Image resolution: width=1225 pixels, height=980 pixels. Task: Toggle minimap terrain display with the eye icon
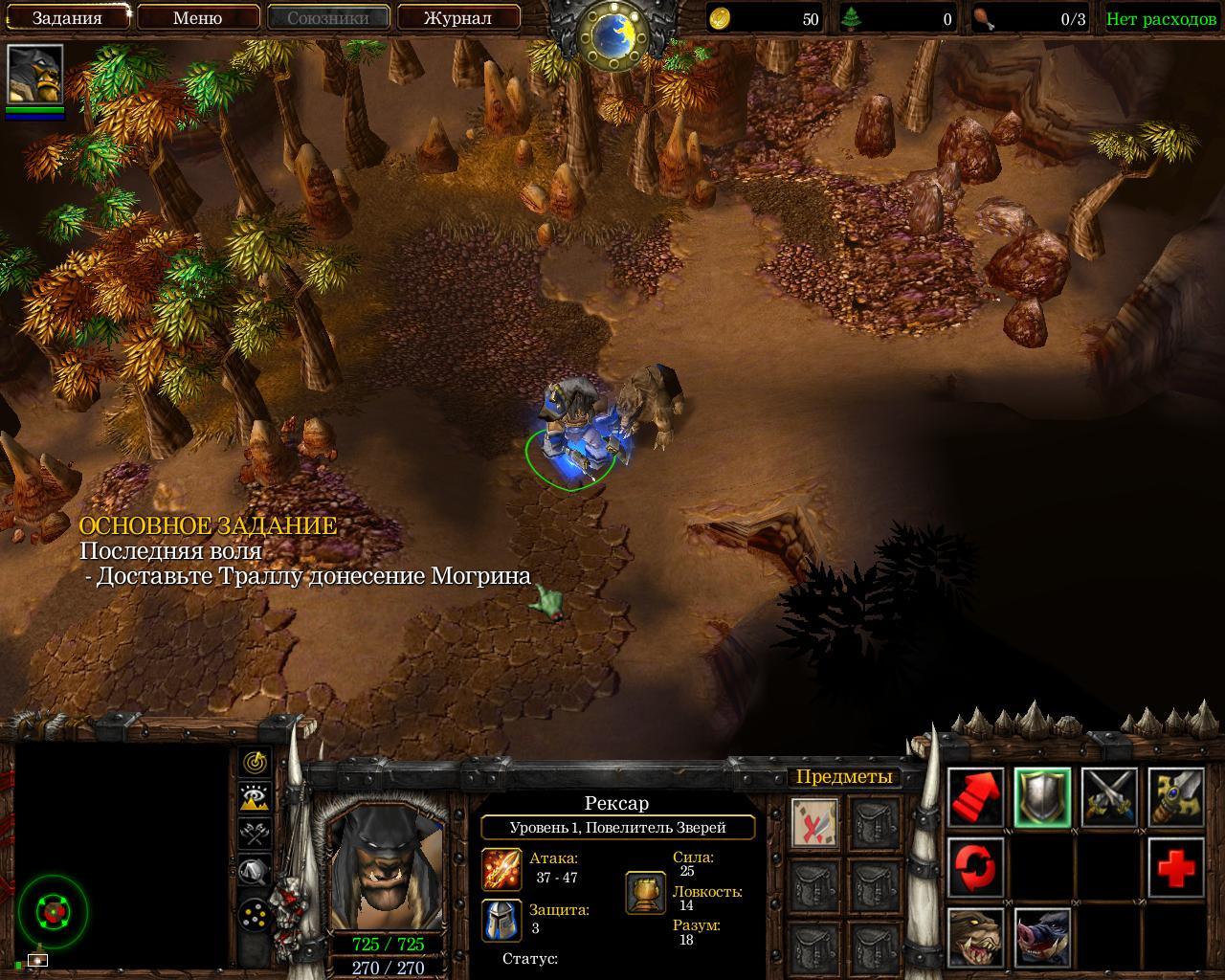(255, 797)
